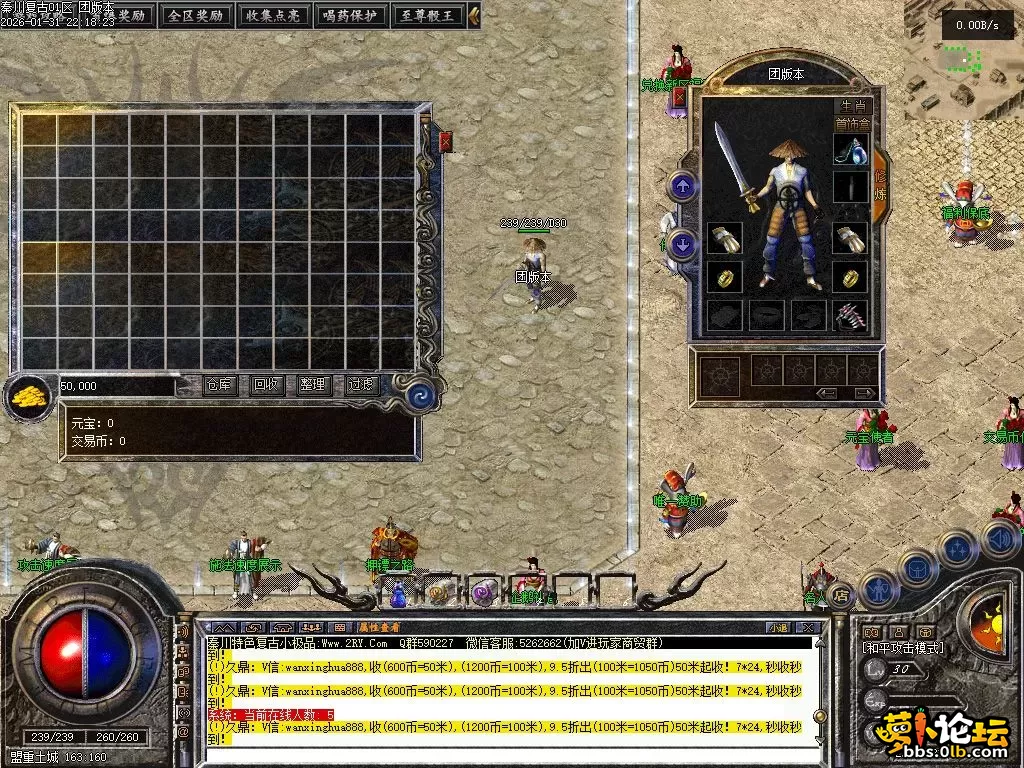This screenshot has height=768, width=1024.
Task: Click the gold ingot pile icon
Action: click(30, 395)
